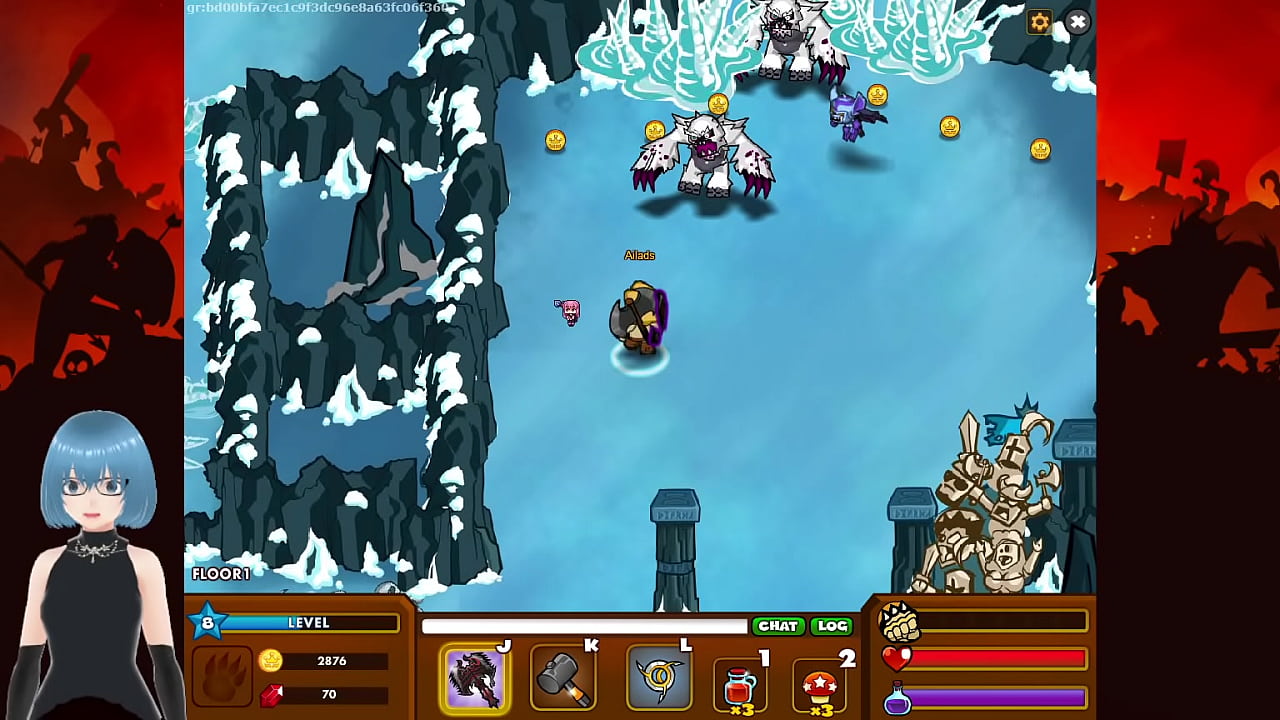Select the chakram weapon in slot L
The width and height of the screenshot is (1280, 720).
(x=659, y=678)
